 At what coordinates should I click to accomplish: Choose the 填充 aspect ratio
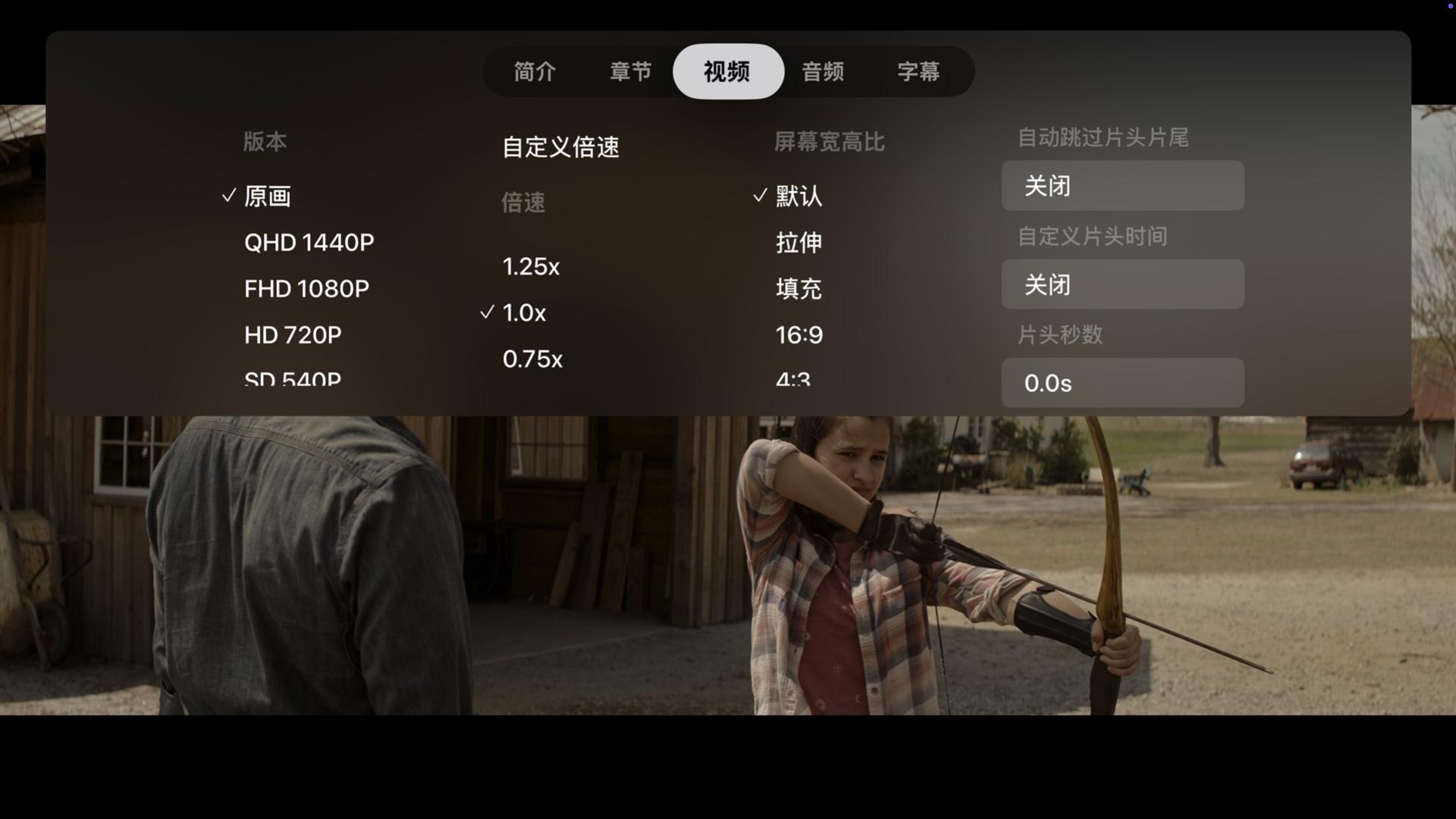pyautogui.click(x=799, y=289)
